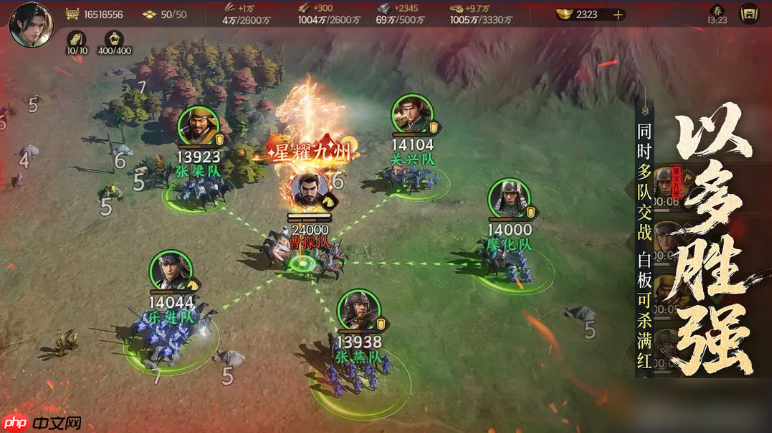
Task: Select the 乐进队 army portrait
Action: click(x=170, y=271)
